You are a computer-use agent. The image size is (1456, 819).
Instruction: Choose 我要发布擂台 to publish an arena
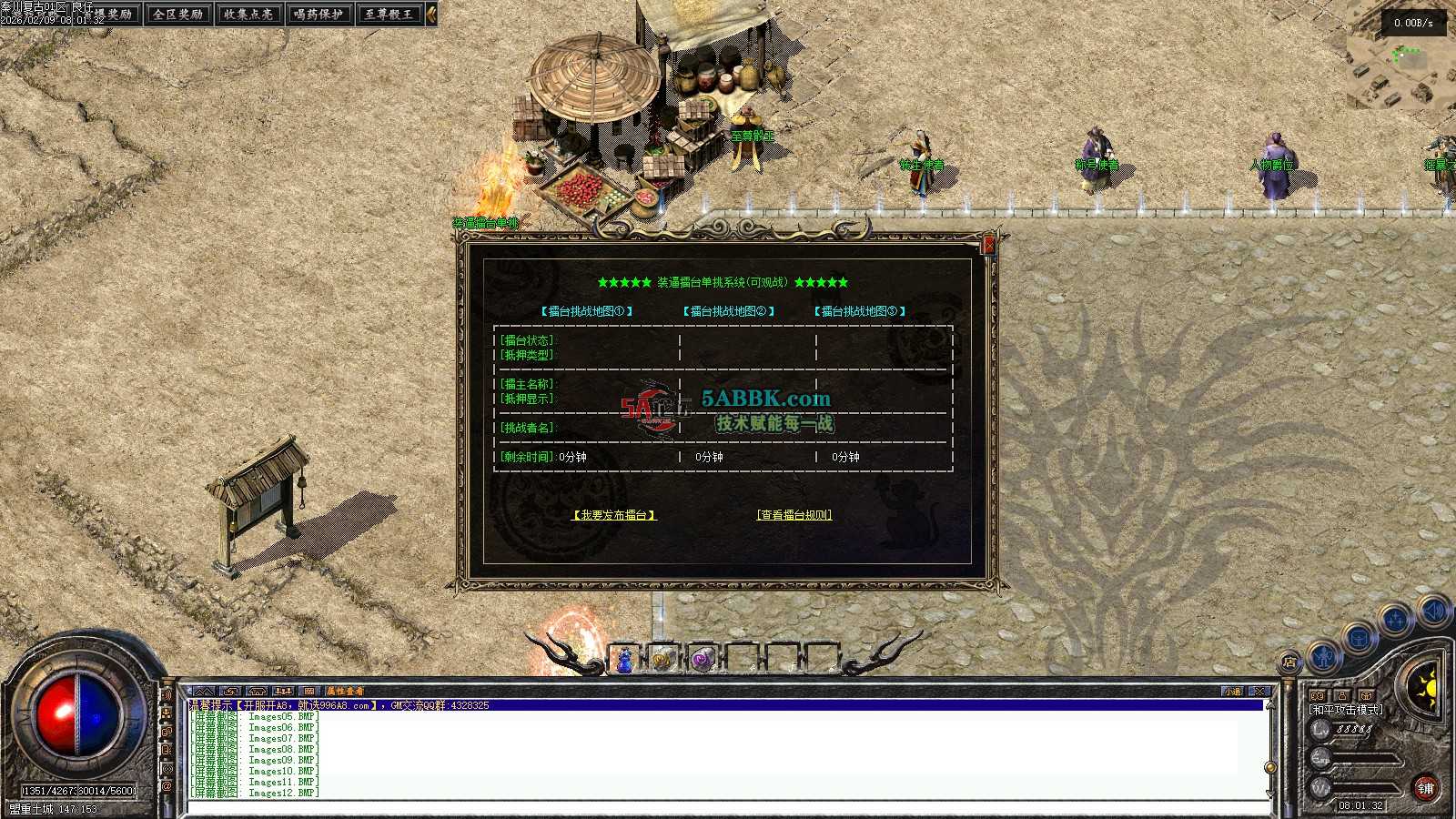[x=614, y=515]
